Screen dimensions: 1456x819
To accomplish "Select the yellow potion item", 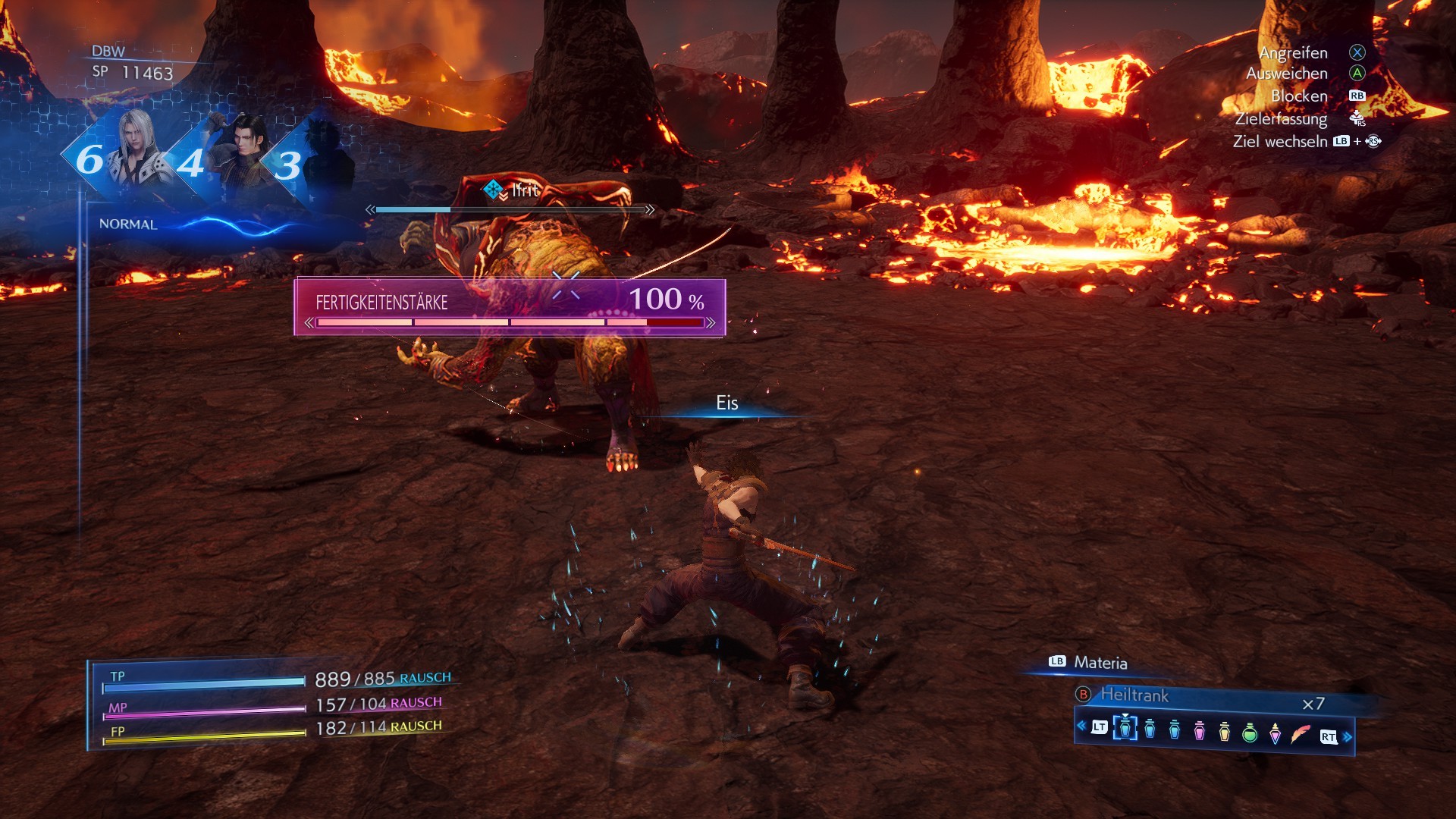I will [1224, 731].
